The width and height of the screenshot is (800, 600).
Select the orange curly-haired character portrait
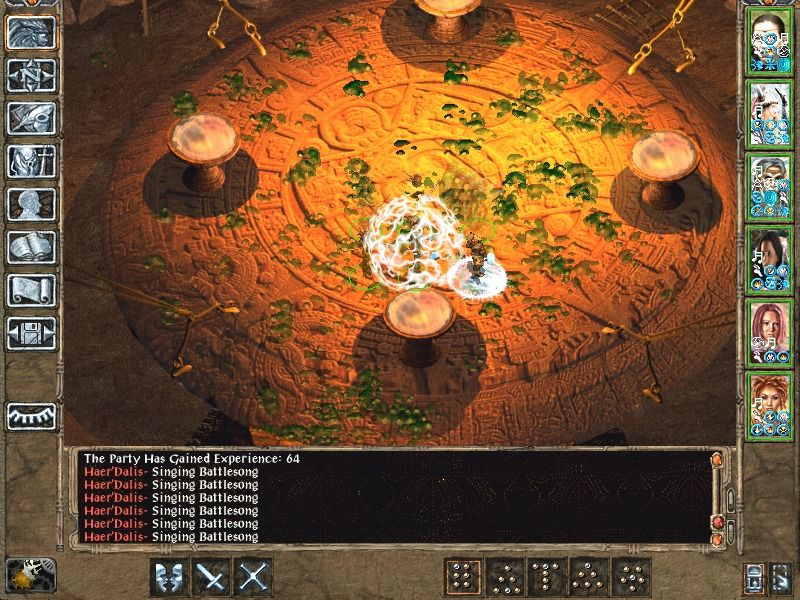click(771, 403)
